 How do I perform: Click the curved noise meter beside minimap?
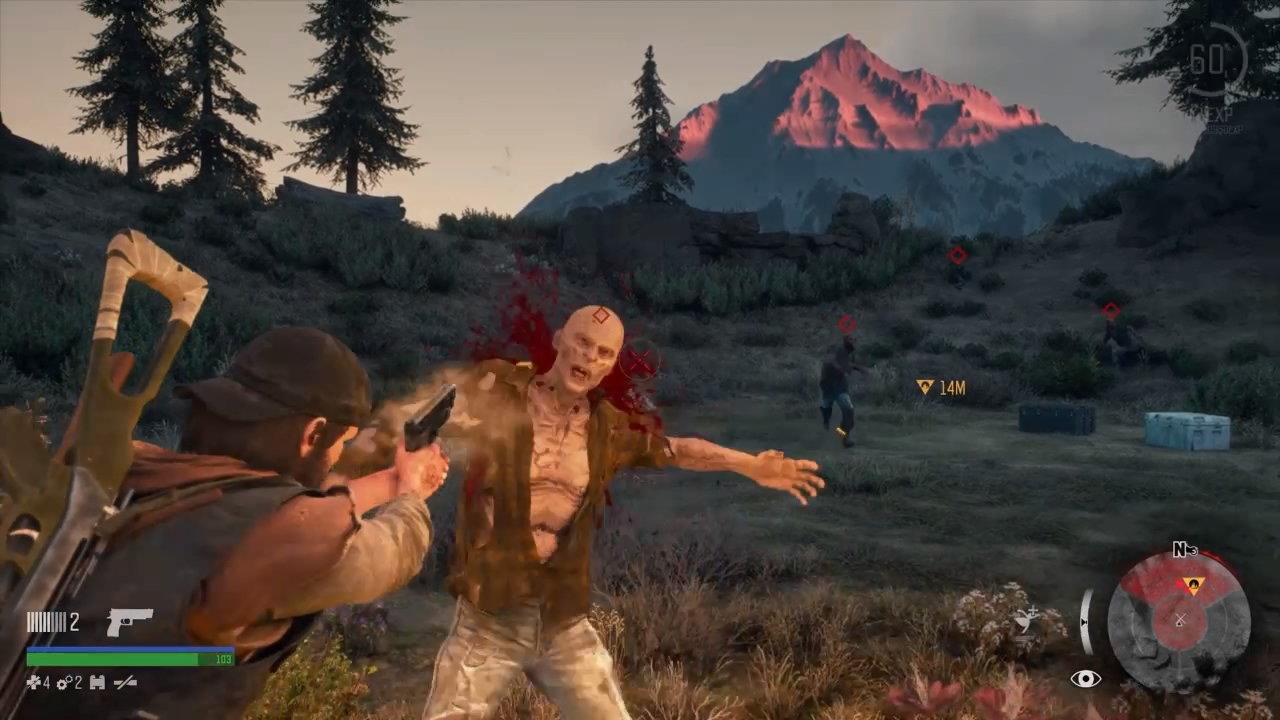coord(1084,621)
